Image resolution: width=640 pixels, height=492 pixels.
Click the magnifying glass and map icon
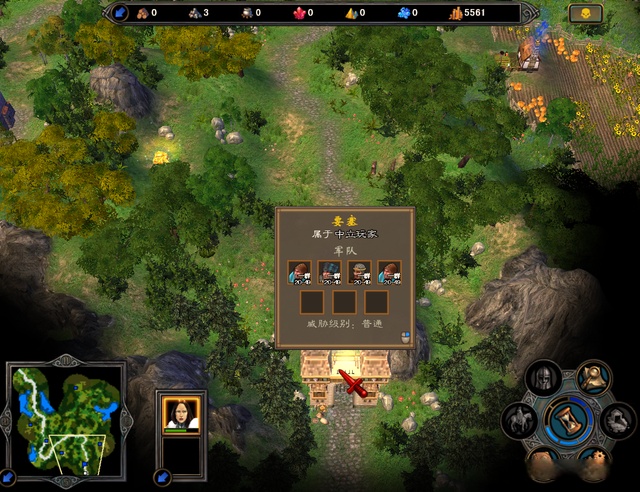pos(595,377)
